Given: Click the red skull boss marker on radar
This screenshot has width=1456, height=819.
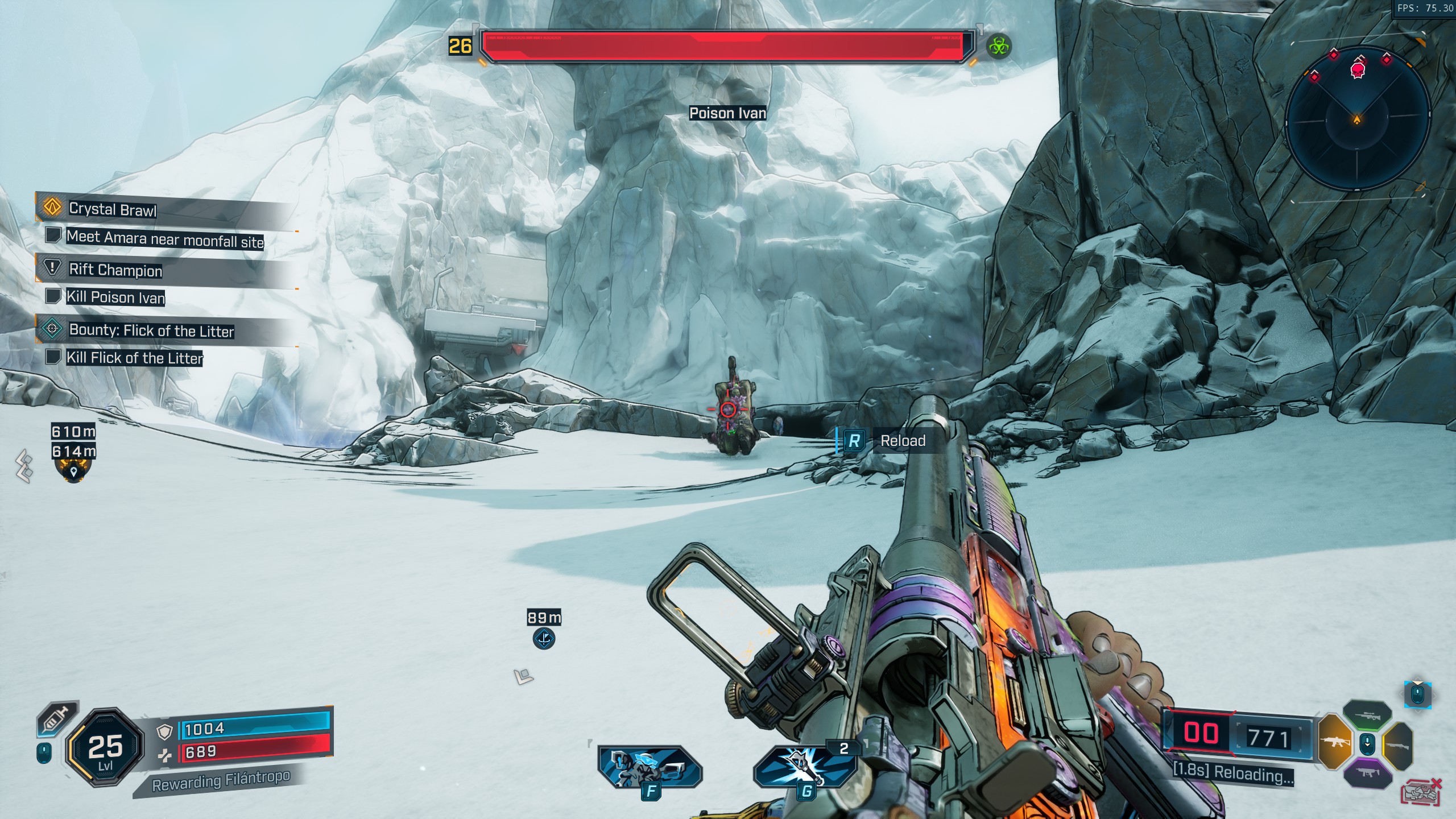Looking at the screenshot, I should [1358, 71].
